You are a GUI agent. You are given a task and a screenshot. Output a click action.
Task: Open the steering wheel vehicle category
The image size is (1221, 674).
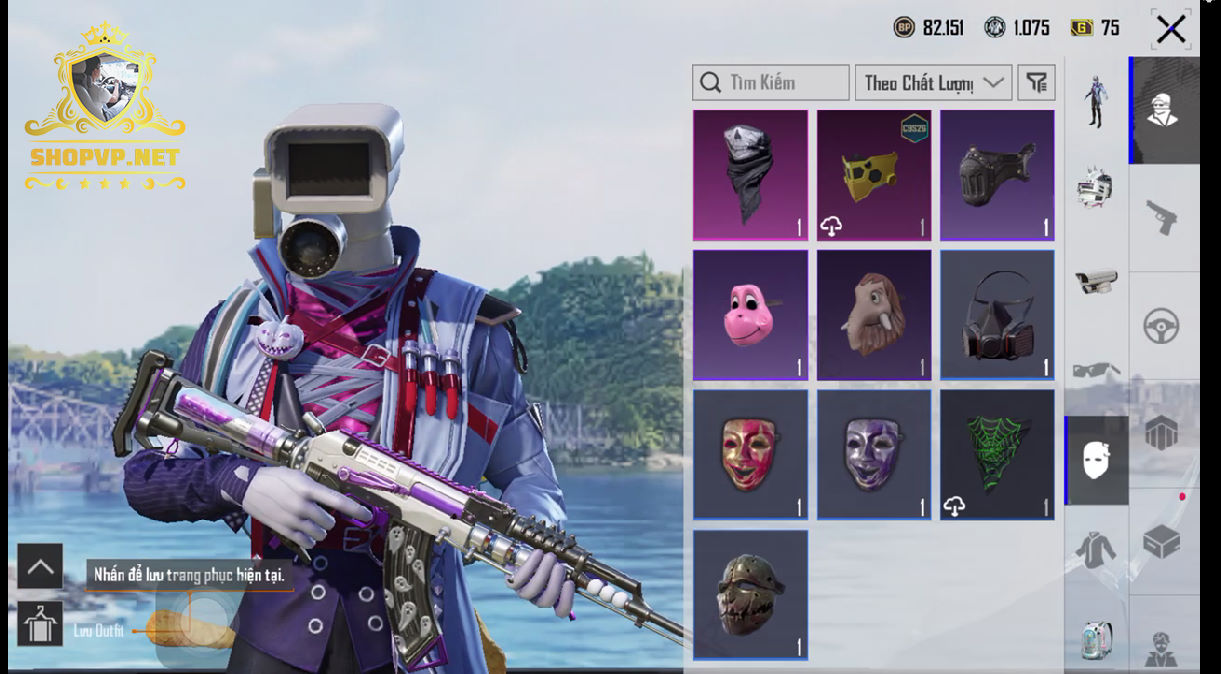tap(1164, 326)
